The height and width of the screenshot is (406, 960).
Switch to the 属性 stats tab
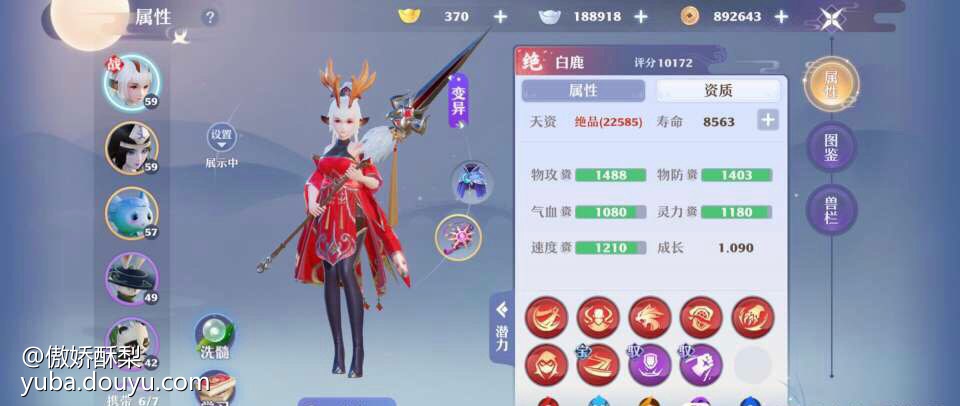[x=583, y=91]
